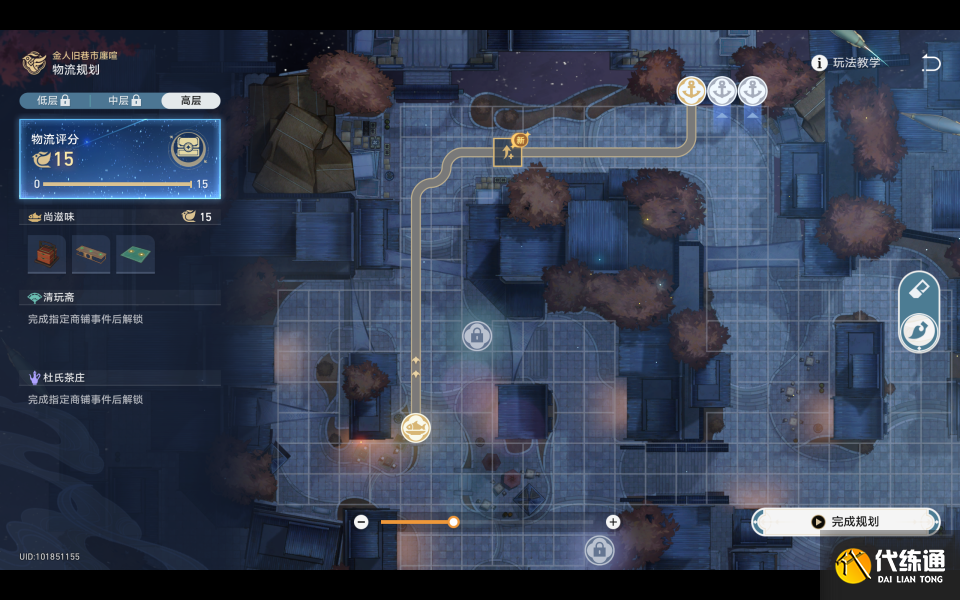Confirm with the 完成规划 button
The width and height of the screenshot is (960, 600).
(846, 521)
